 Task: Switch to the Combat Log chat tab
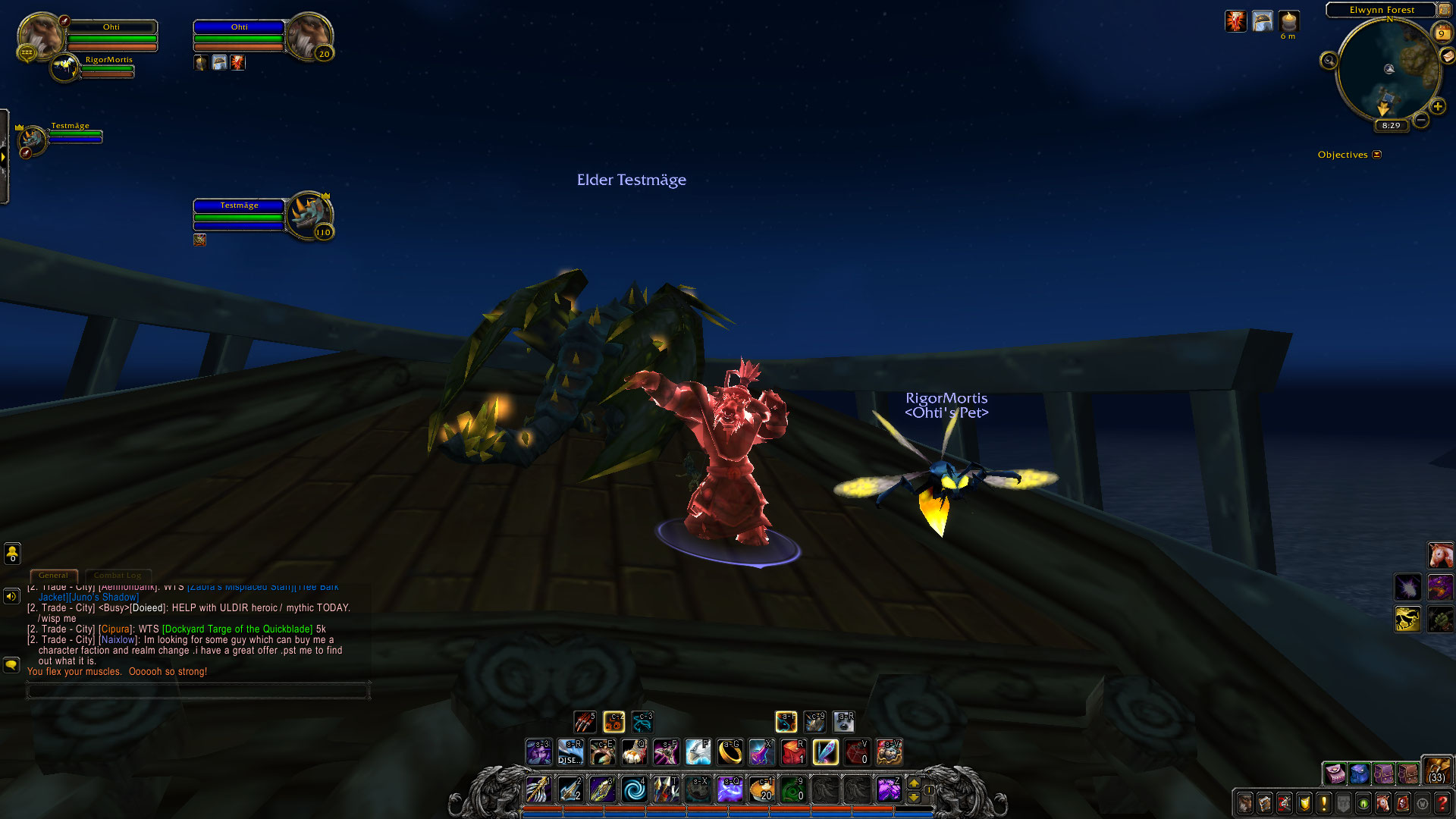point(118,576)
